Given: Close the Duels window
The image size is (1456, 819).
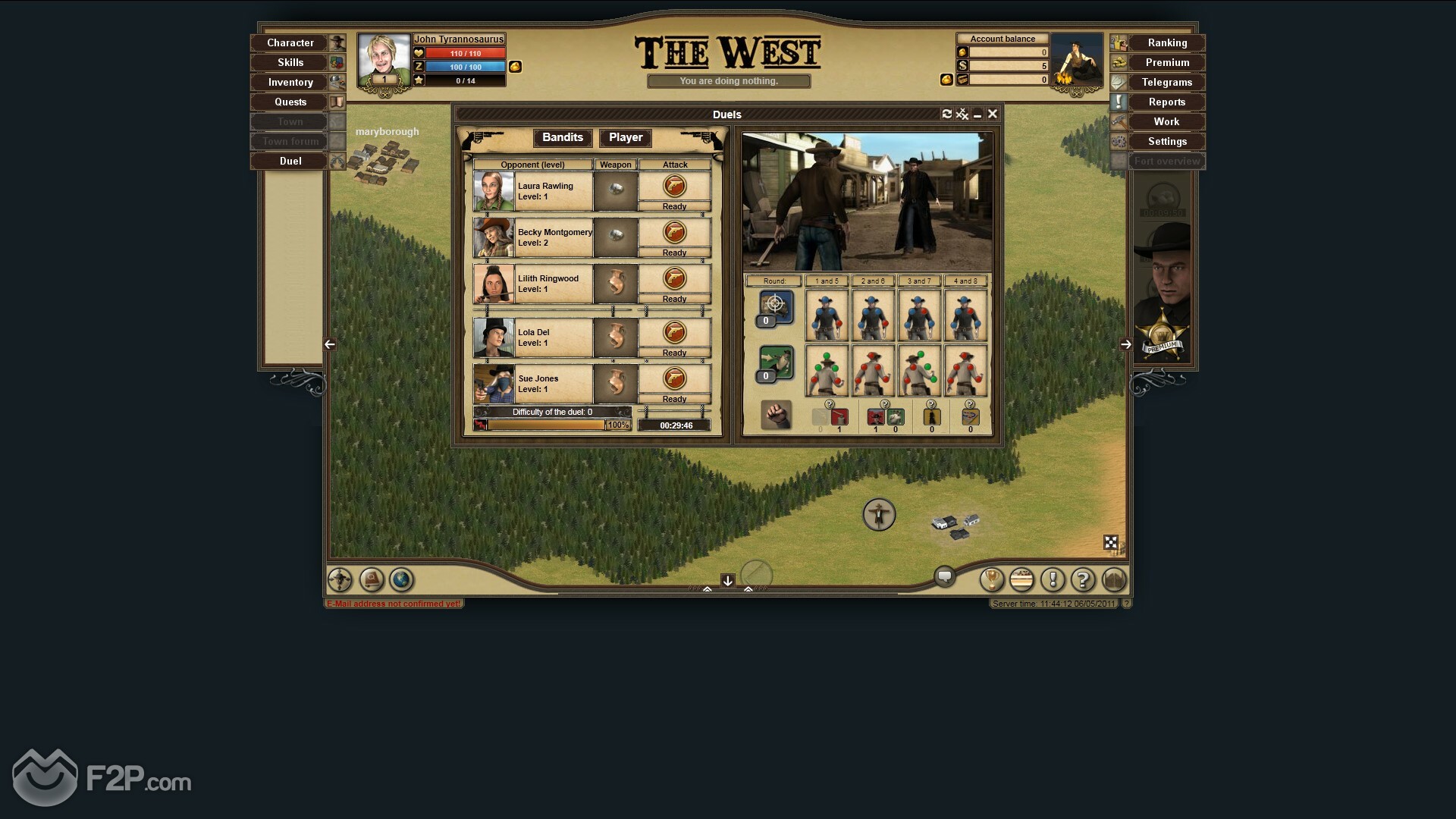Looking at the screenshot, I should pyautogui.click(x=992, y=115).
